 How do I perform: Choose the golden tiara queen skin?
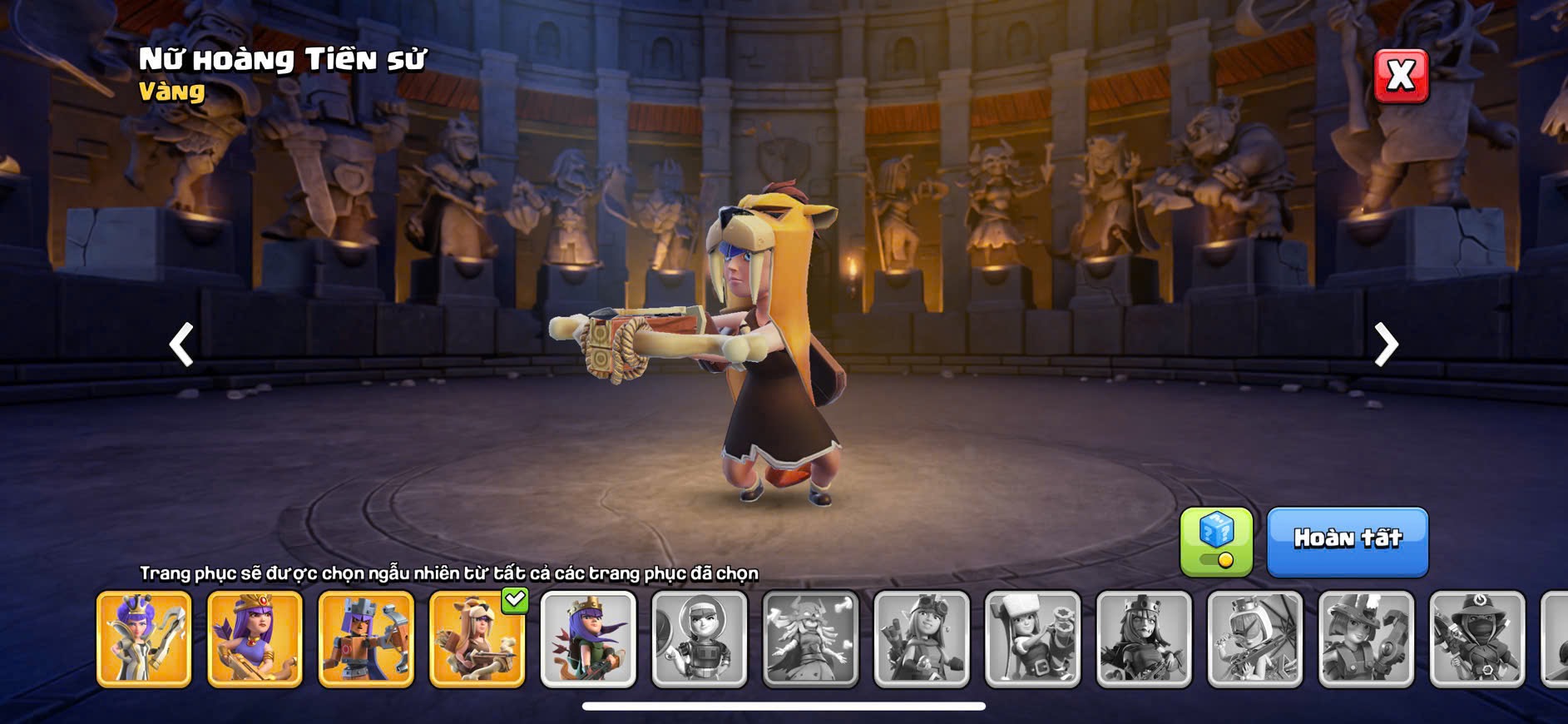tap(255, 639)
